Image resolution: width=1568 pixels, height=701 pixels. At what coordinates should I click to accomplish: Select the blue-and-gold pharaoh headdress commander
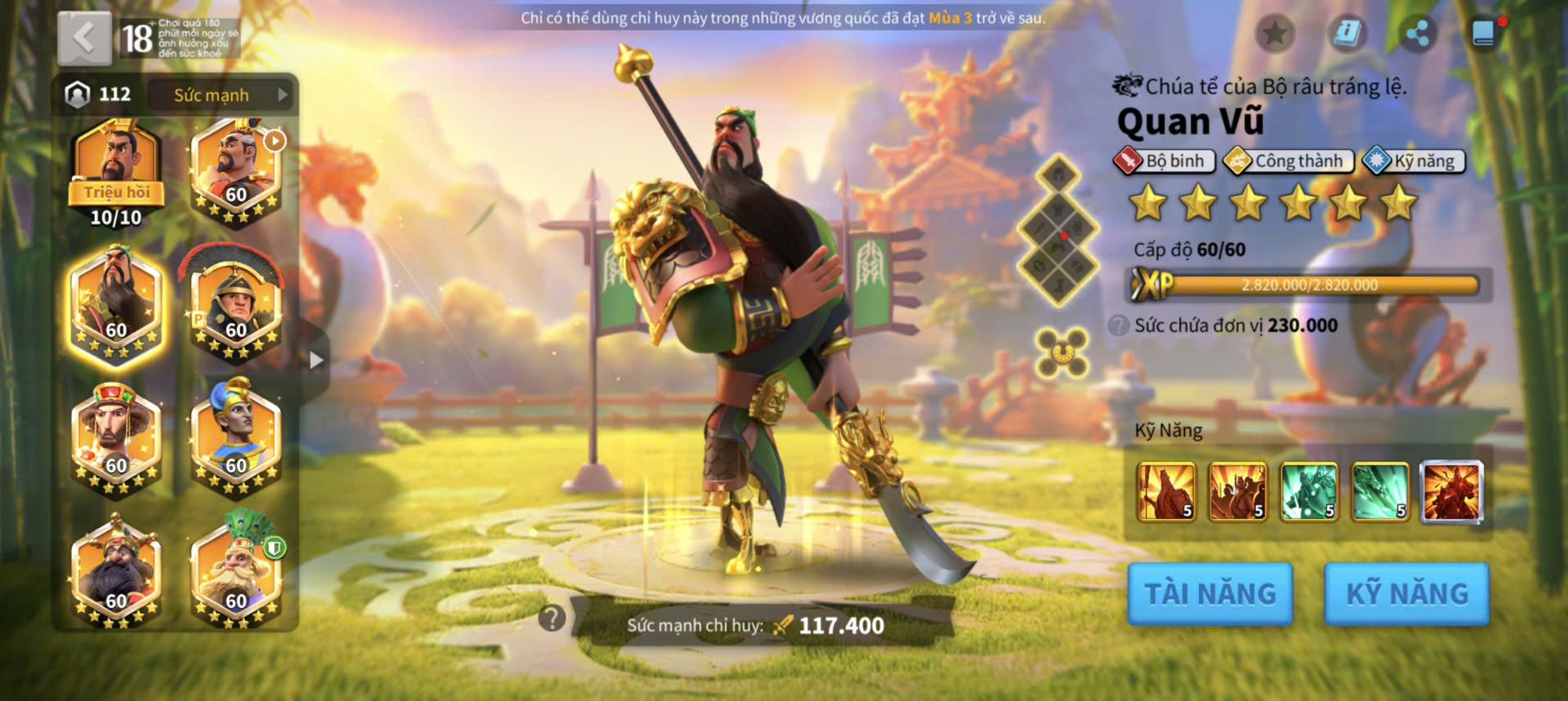235,439
